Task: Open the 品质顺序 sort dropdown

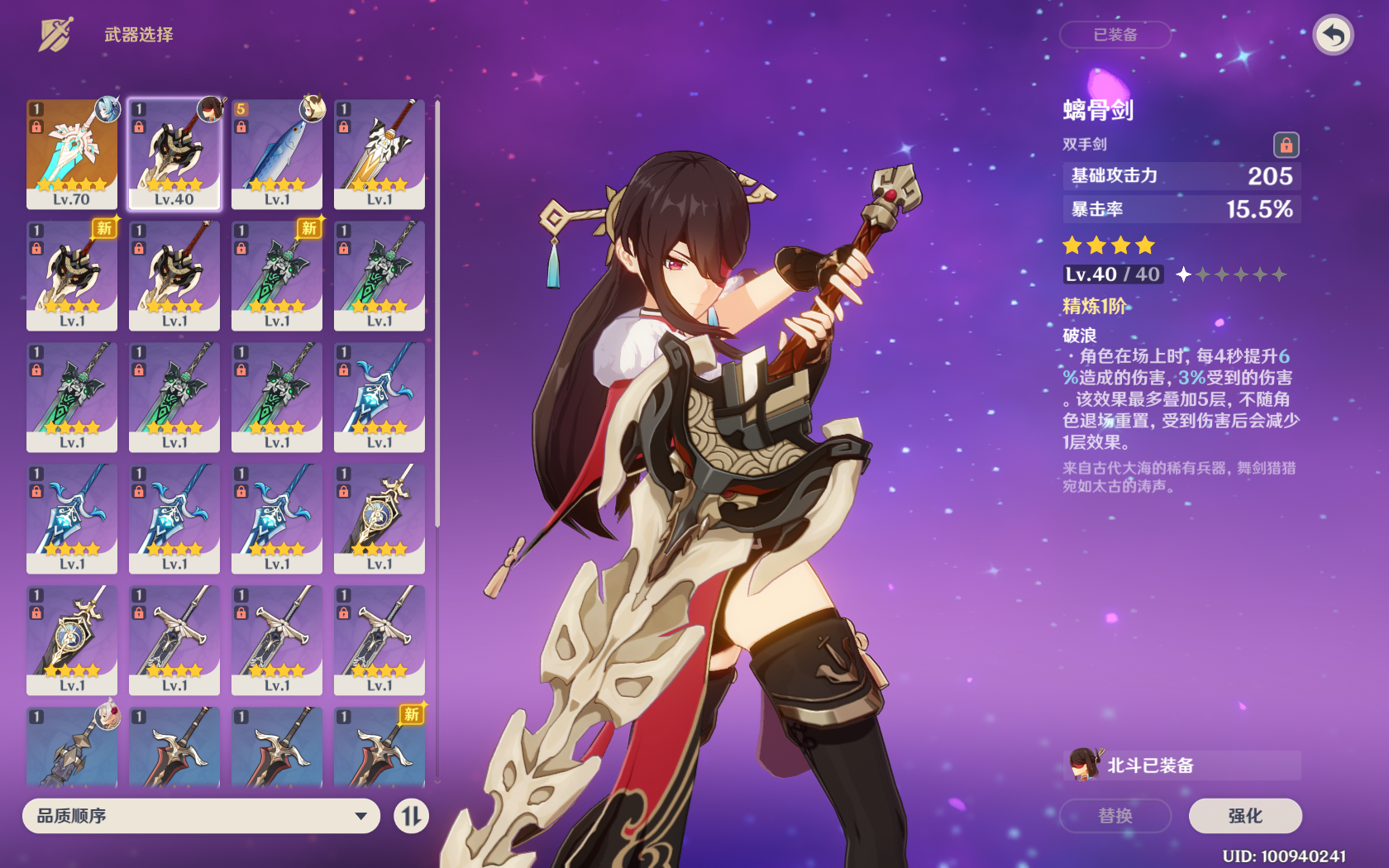Action: click(x=201, y=816)
